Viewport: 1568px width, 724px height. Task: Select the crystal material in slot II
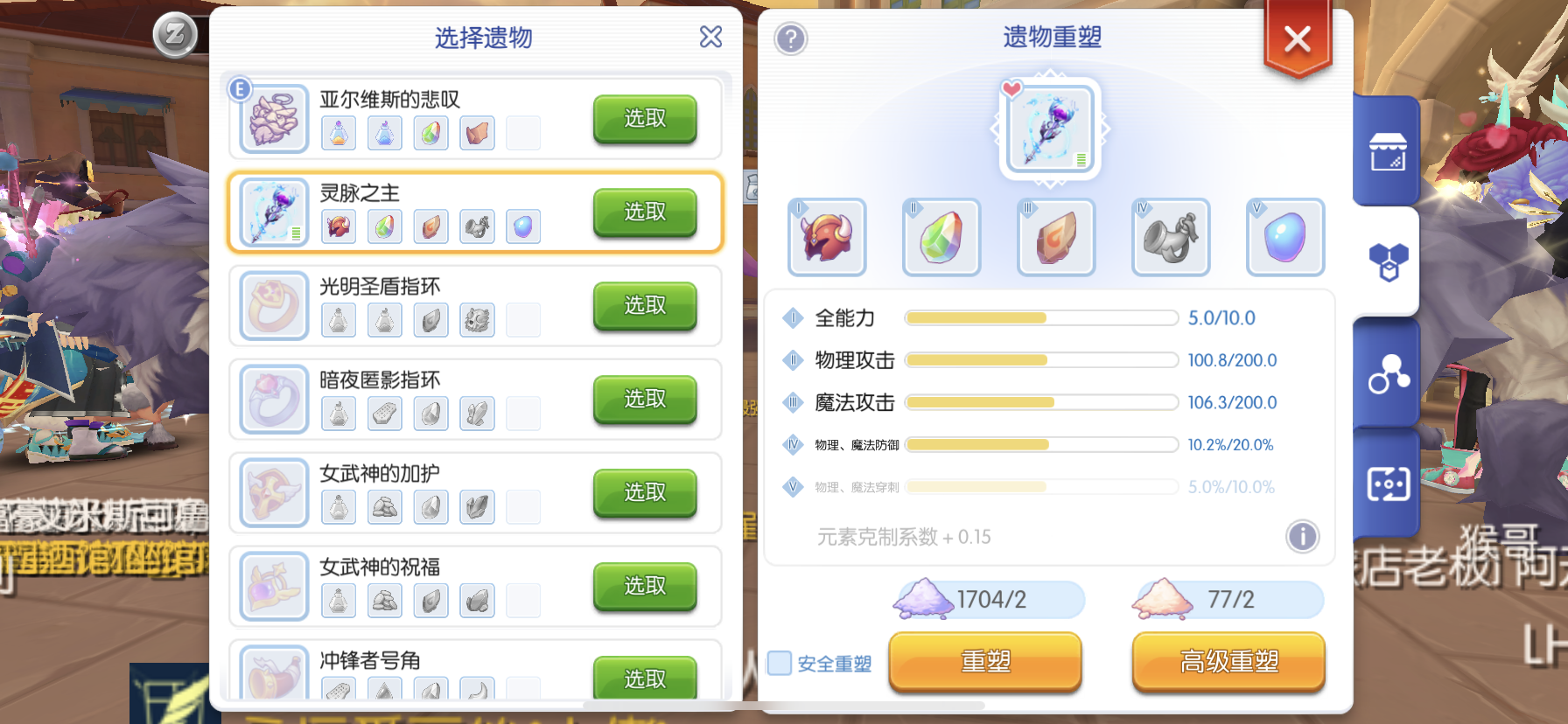click(941, 237)
